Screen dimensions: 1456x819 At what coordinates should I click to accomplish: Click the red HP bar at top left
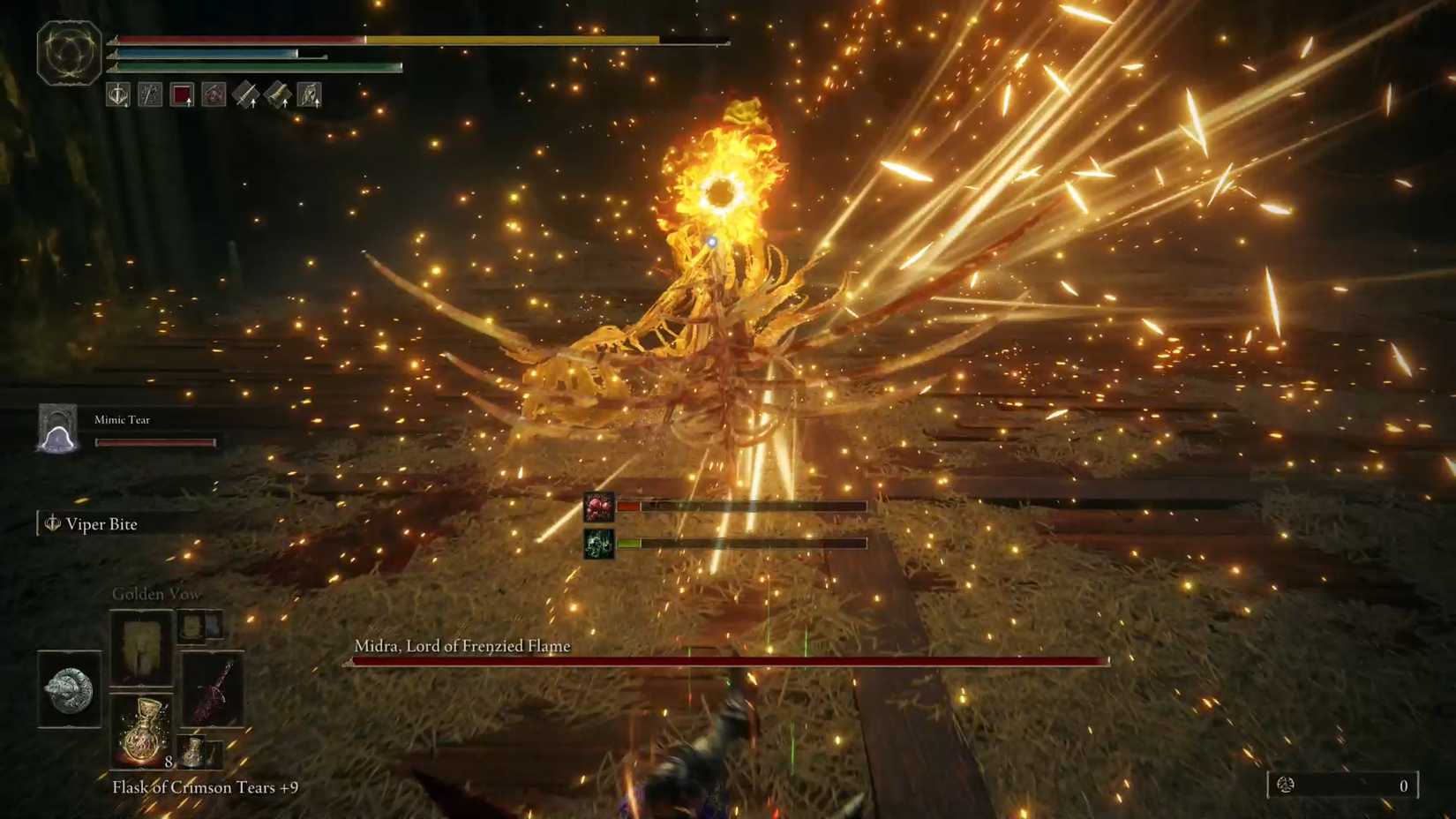coord(238,40)
